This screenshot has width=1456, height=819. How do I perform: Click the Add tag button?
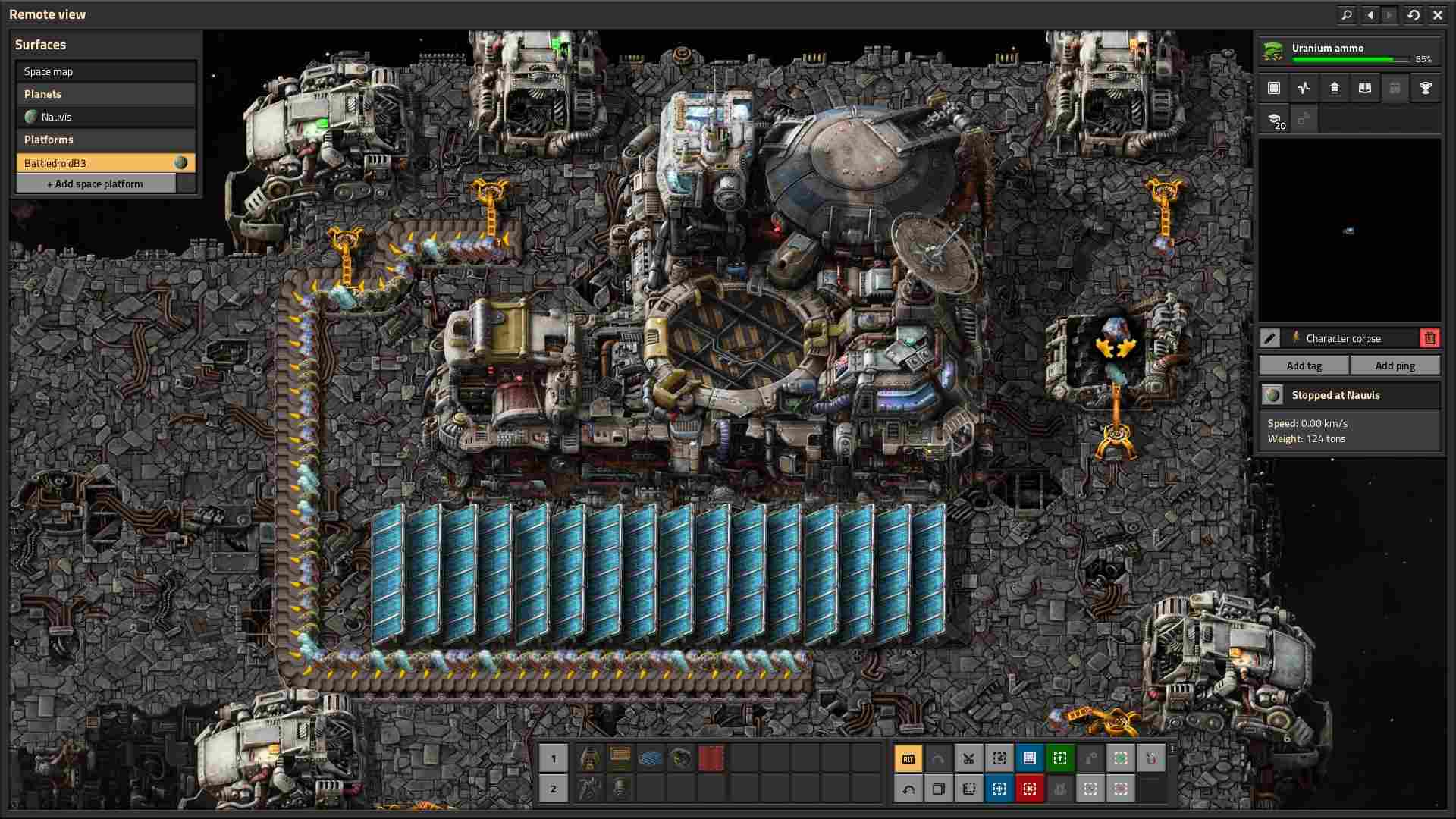(1304, 366)
